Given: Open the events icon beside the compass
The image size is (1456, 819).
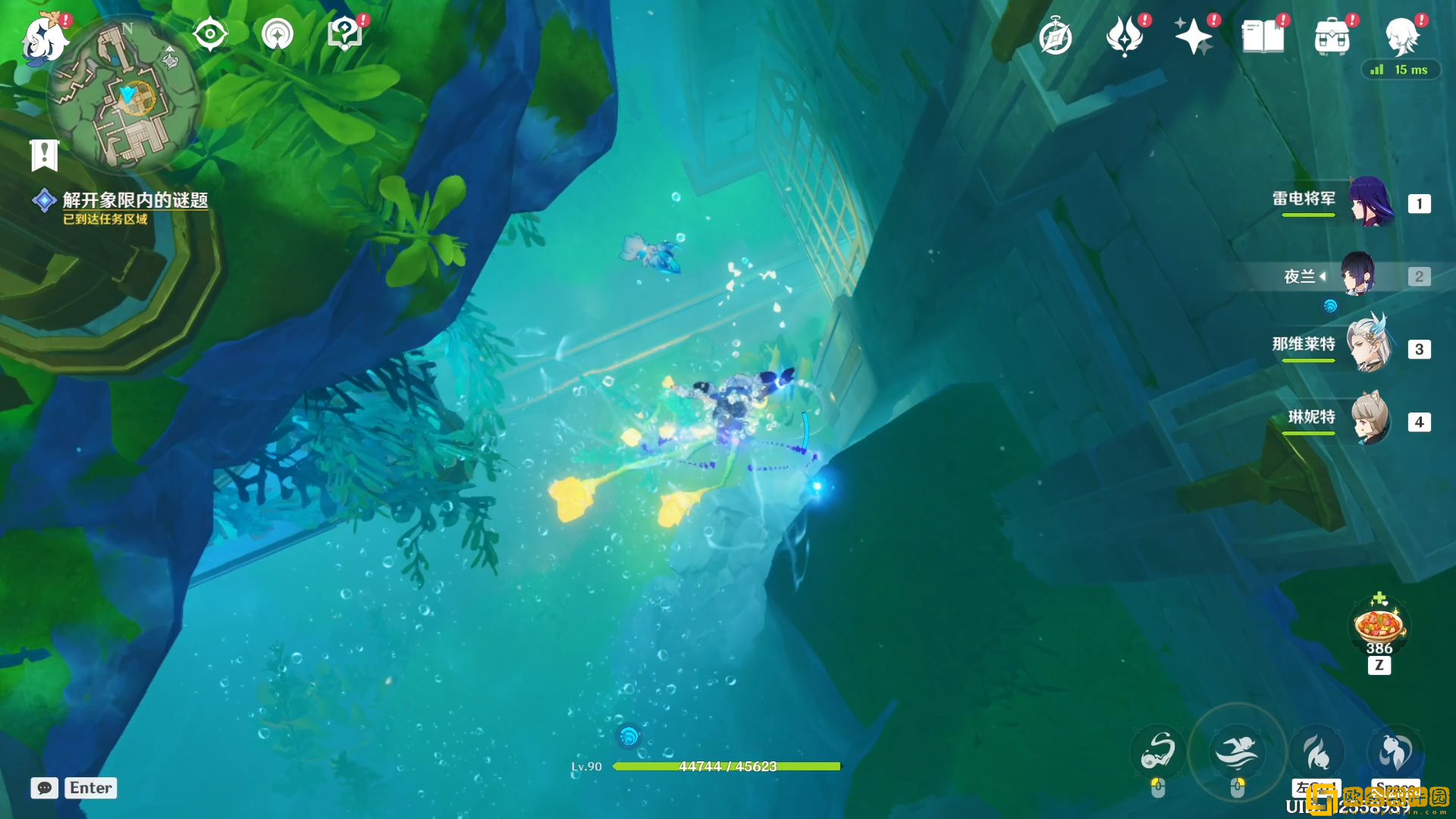Looking at the screenshot, I should (x=1125, y=37).
